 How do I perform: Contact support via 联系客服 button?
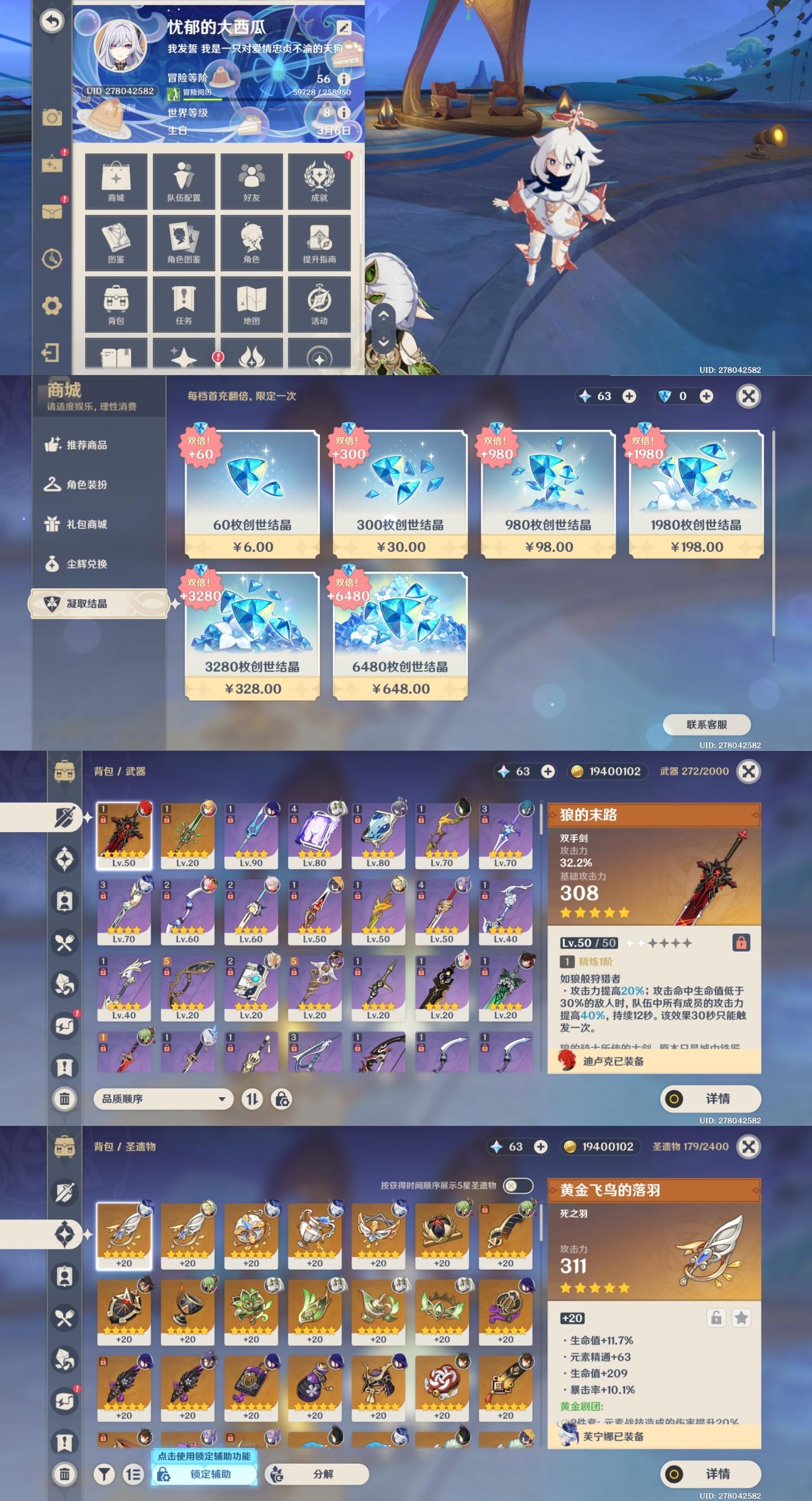pyautogui.click(x=707, y=724)
